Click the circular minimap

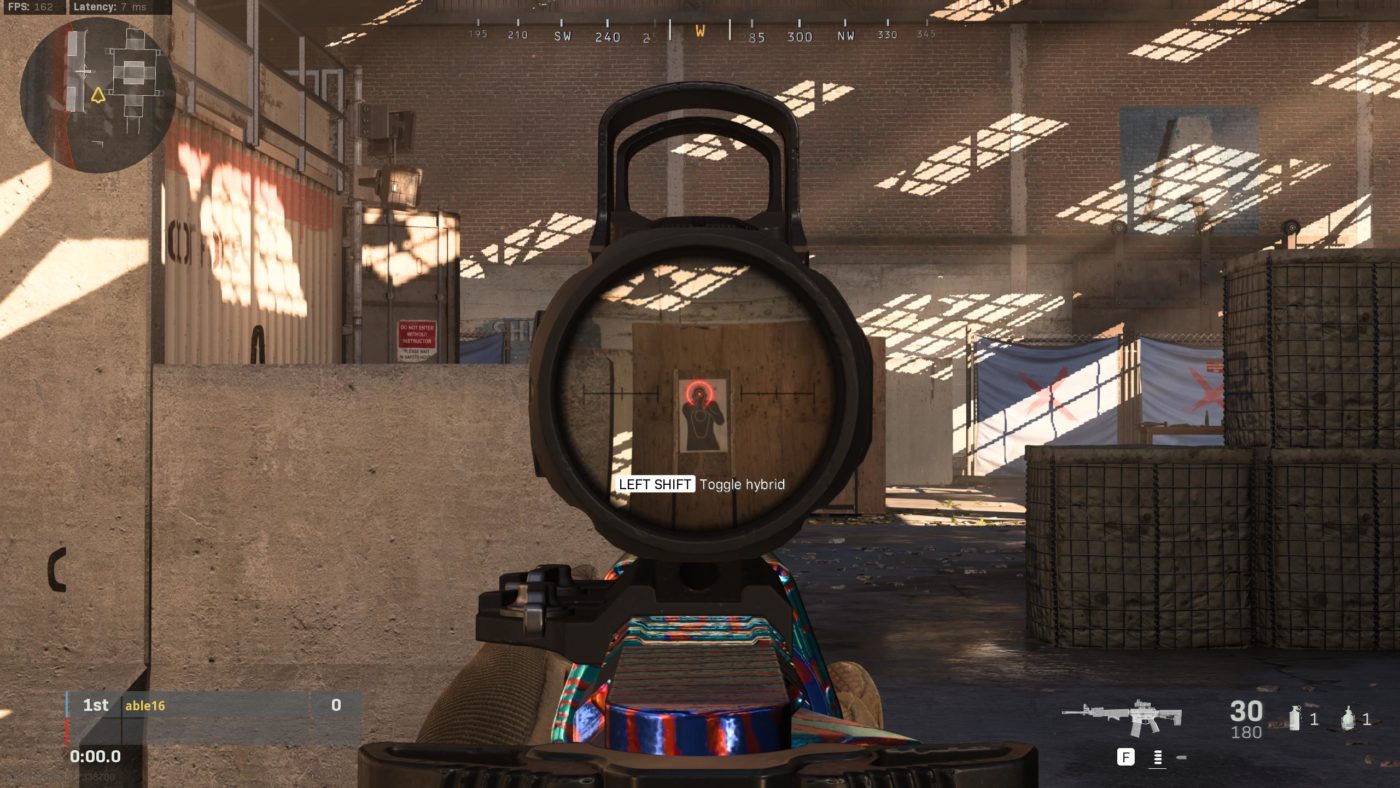pos(97,95)
